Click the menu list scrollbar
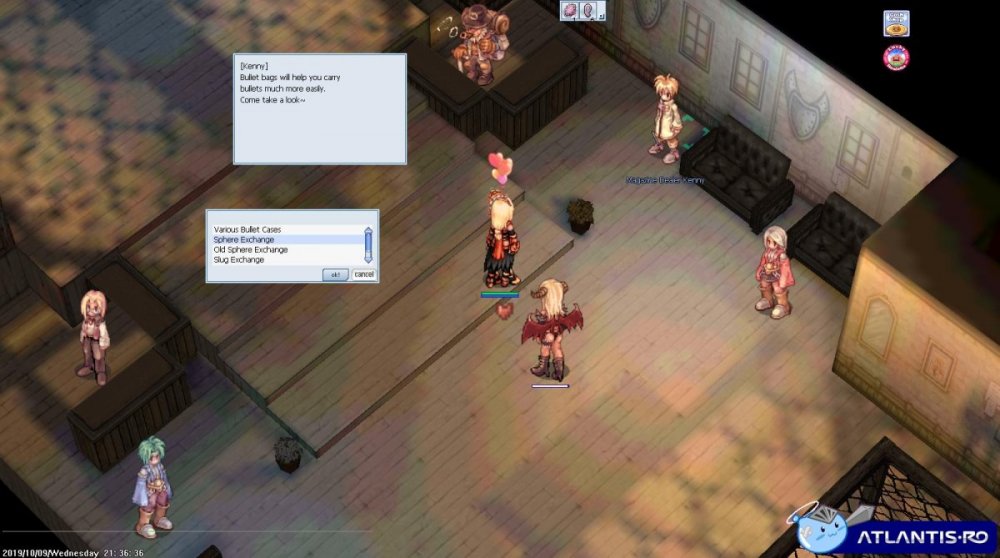The width and height of the screenshot is (1000, 558). pyautogui.click(x=368, y=245)
